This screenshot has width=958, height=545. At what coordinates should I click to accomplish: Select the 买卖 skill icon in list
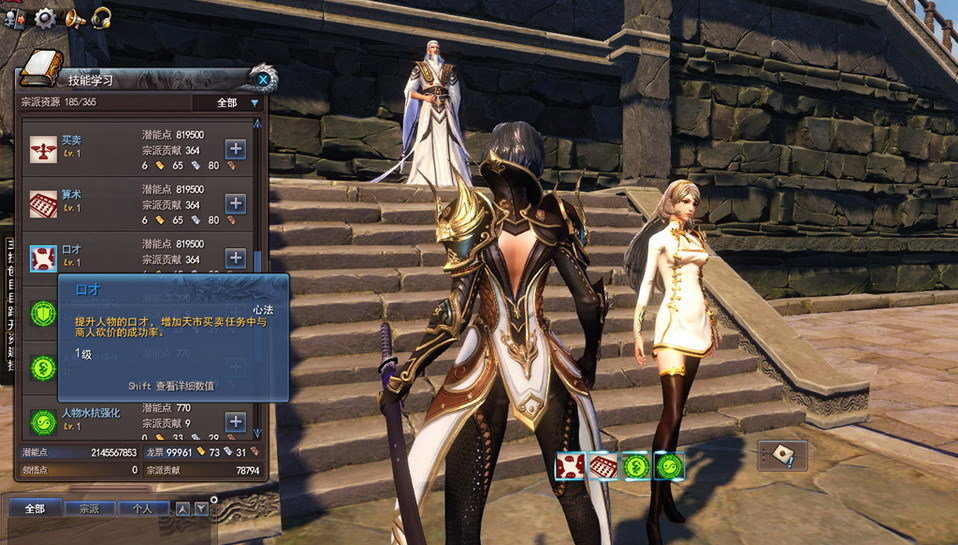pos(43,149)
